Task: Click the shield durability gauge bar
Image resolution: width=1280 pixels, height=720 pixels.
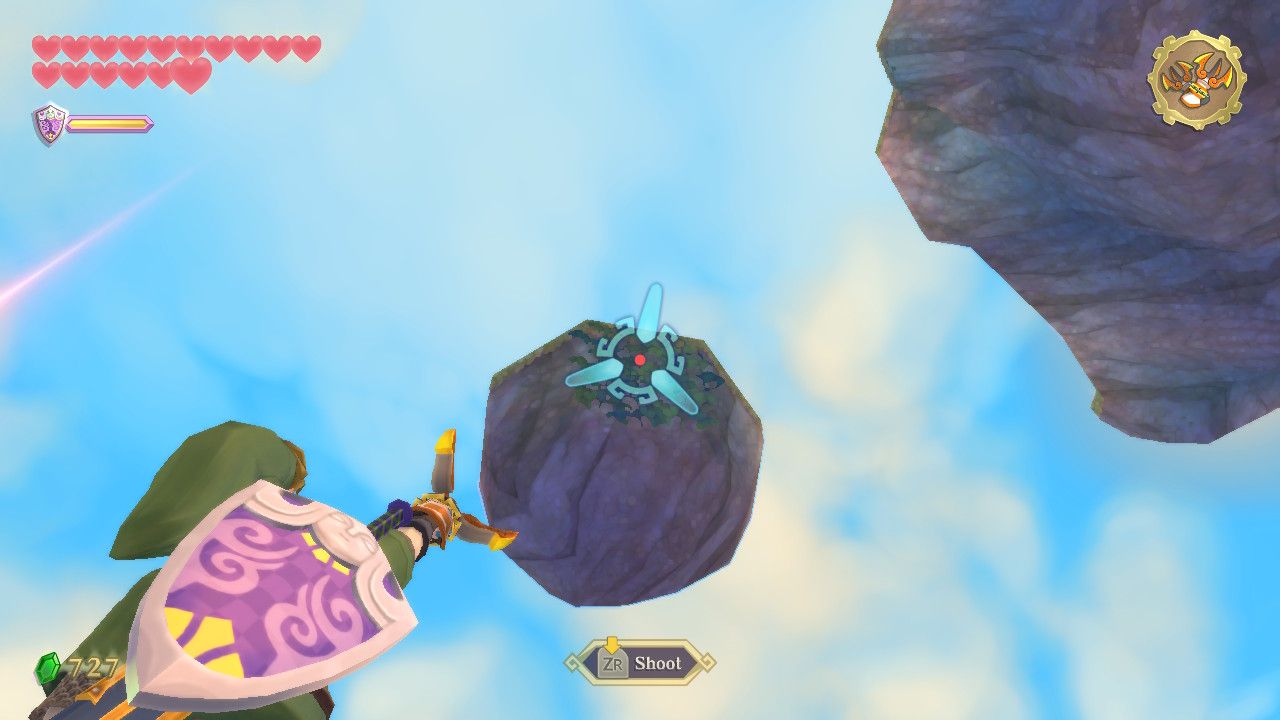Action: tap(108, 125)
